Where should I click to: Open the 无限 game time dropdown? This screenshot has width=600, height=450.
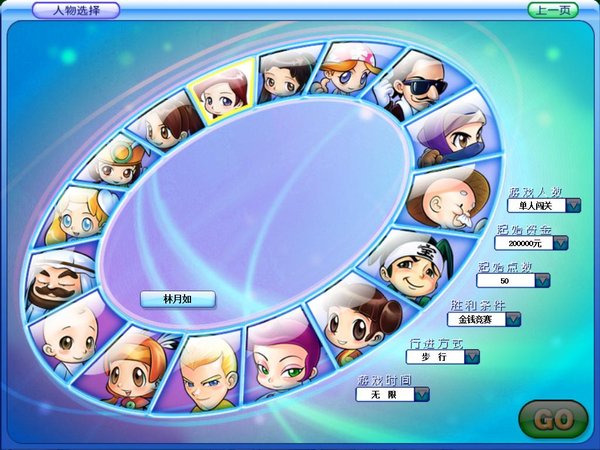(422, 394)
